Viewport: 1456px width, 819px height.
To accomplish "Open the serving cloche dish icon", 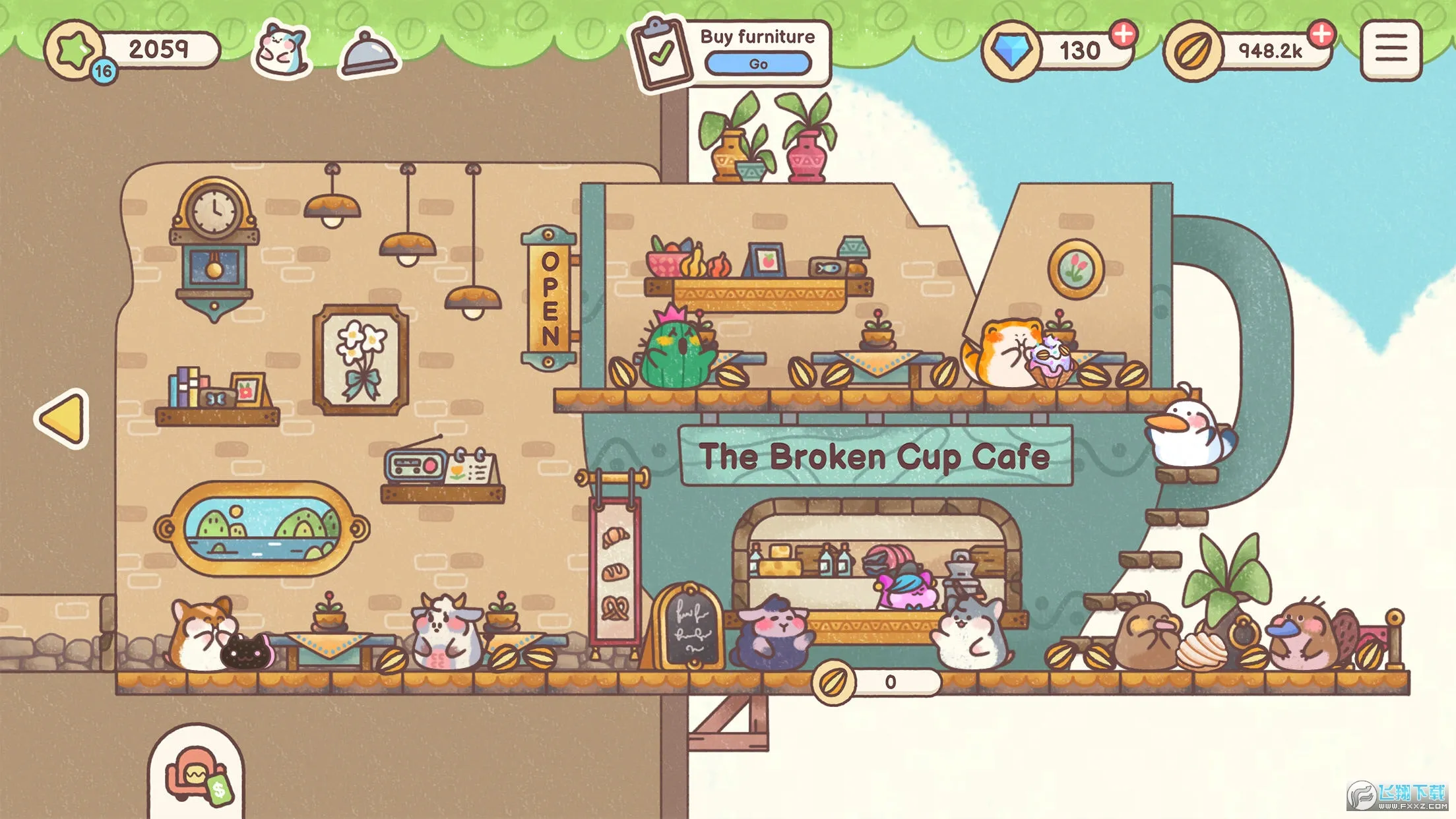I will tap(368, 51).
